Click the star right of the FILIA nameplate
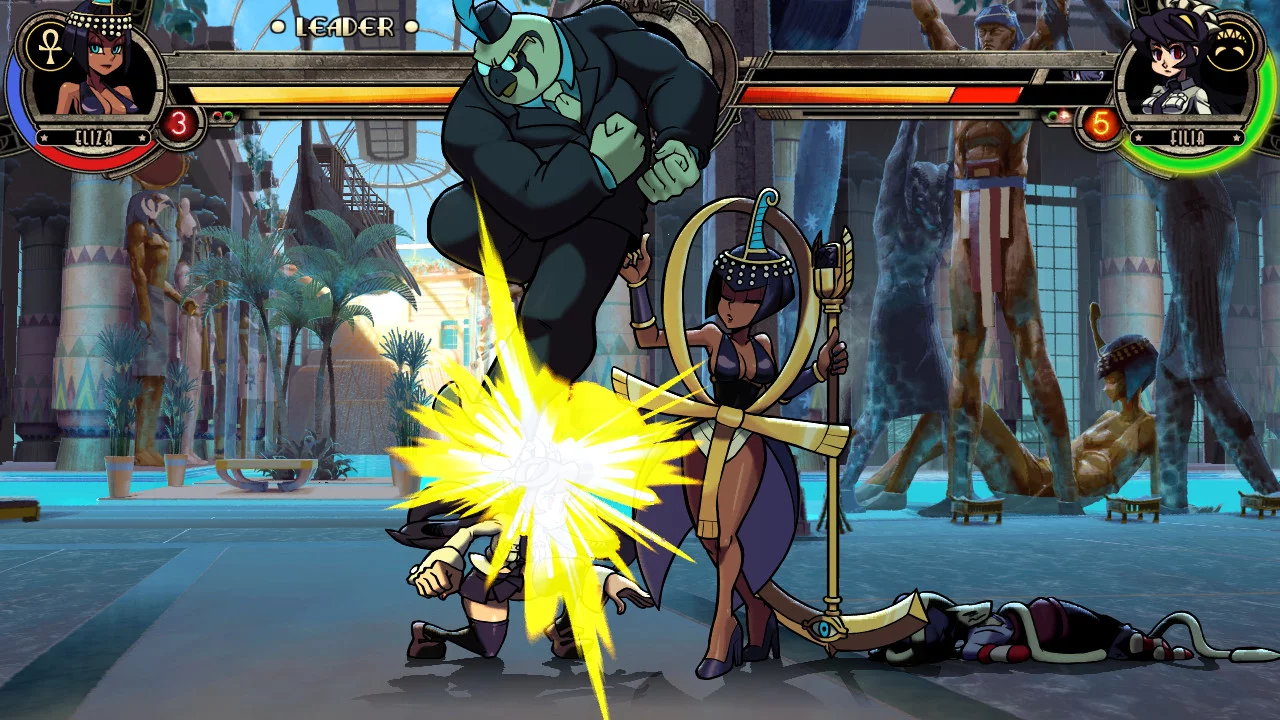This screenshot has height=720, width=1280. point(1237,137)
